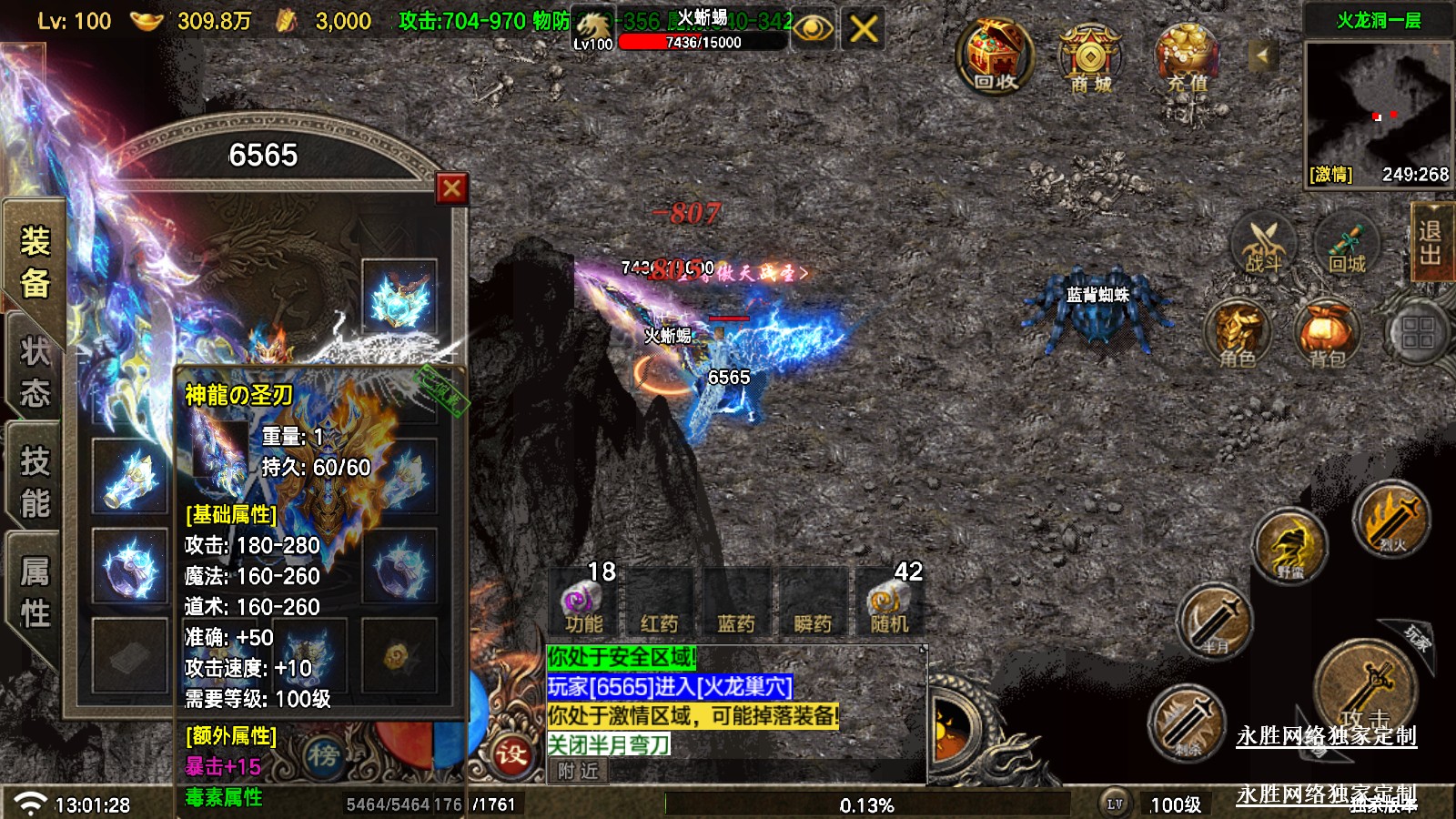Open the 技能 skills tab
This screenshot has width=1456, height=819.
pos(35,481)
